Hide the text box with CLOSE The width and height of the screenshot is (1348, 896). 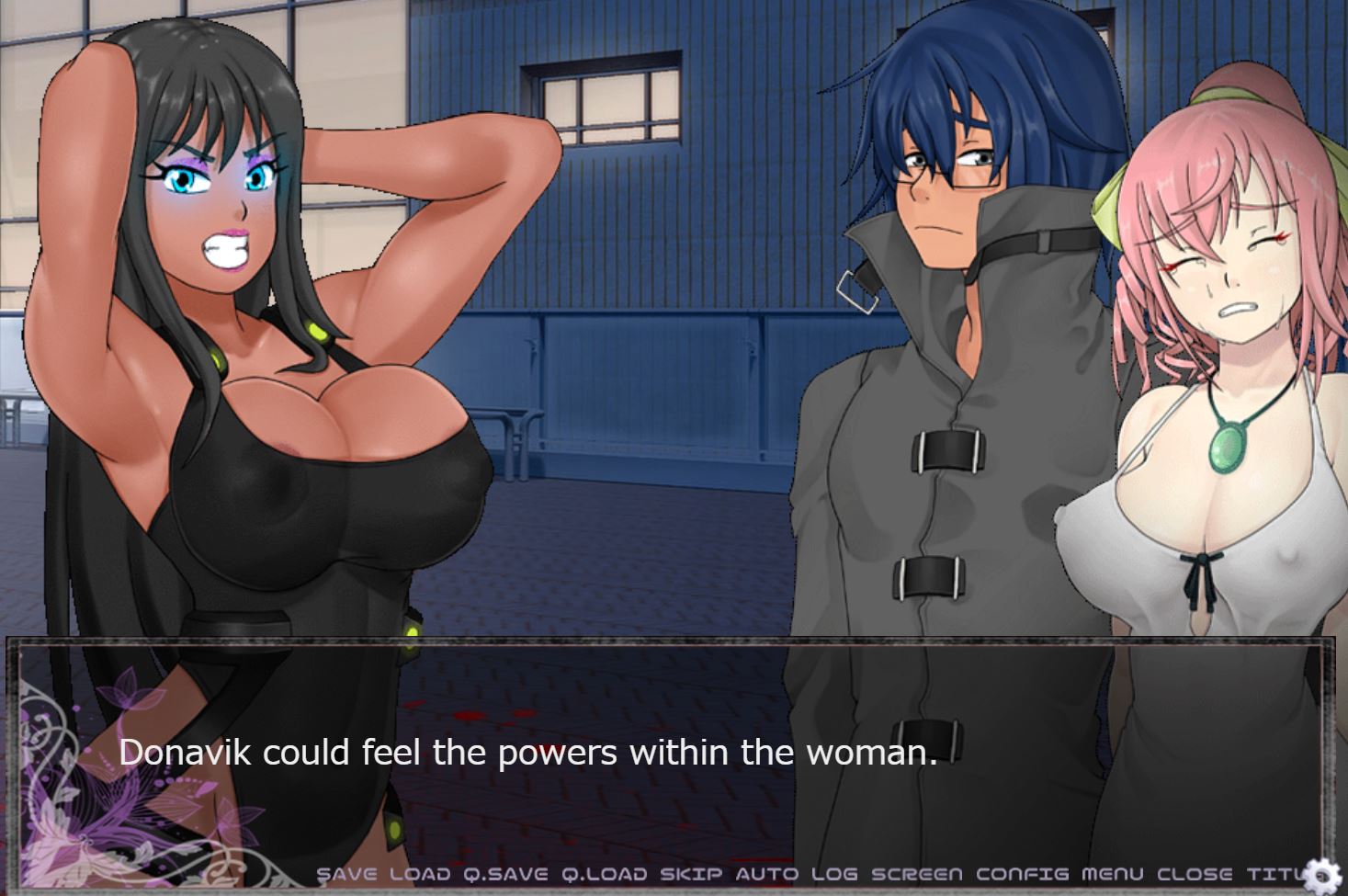tap(1195, 874)
